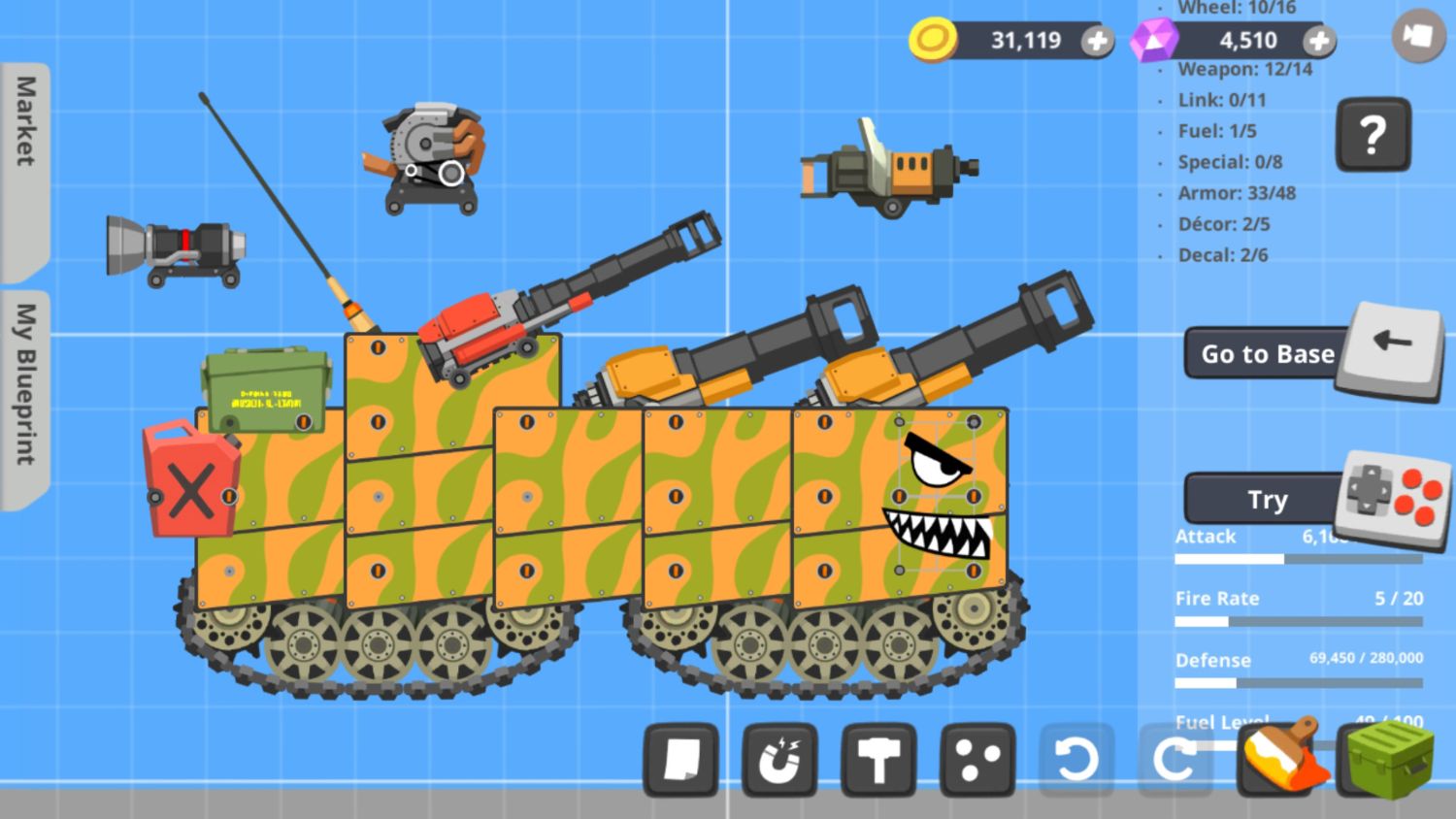
Task: Click the redo arrow icon
Action: point(1175,761)
